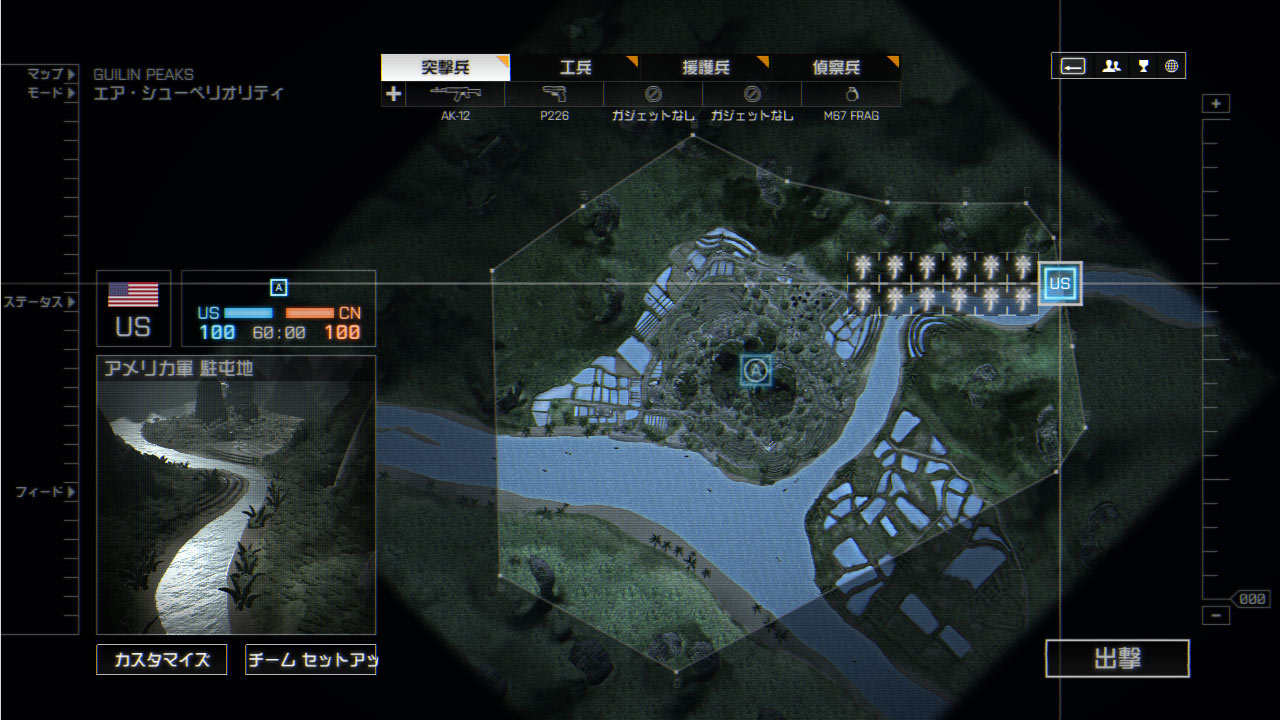Select the US base spawn point marker
This screenshot has height=720, width=1280.
pyautogui.click(x=1060, y=284)
